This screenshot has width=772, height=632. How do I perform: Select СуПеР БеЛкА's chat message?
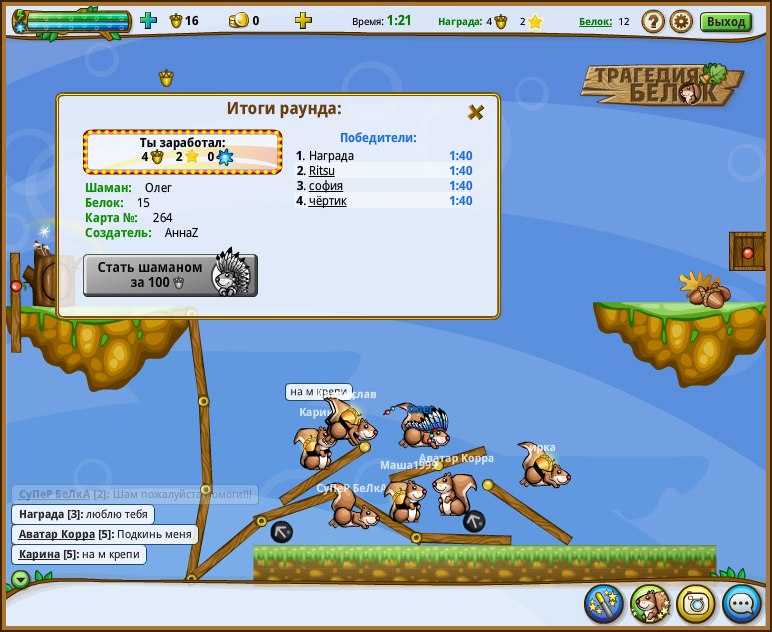coord(135,494)
